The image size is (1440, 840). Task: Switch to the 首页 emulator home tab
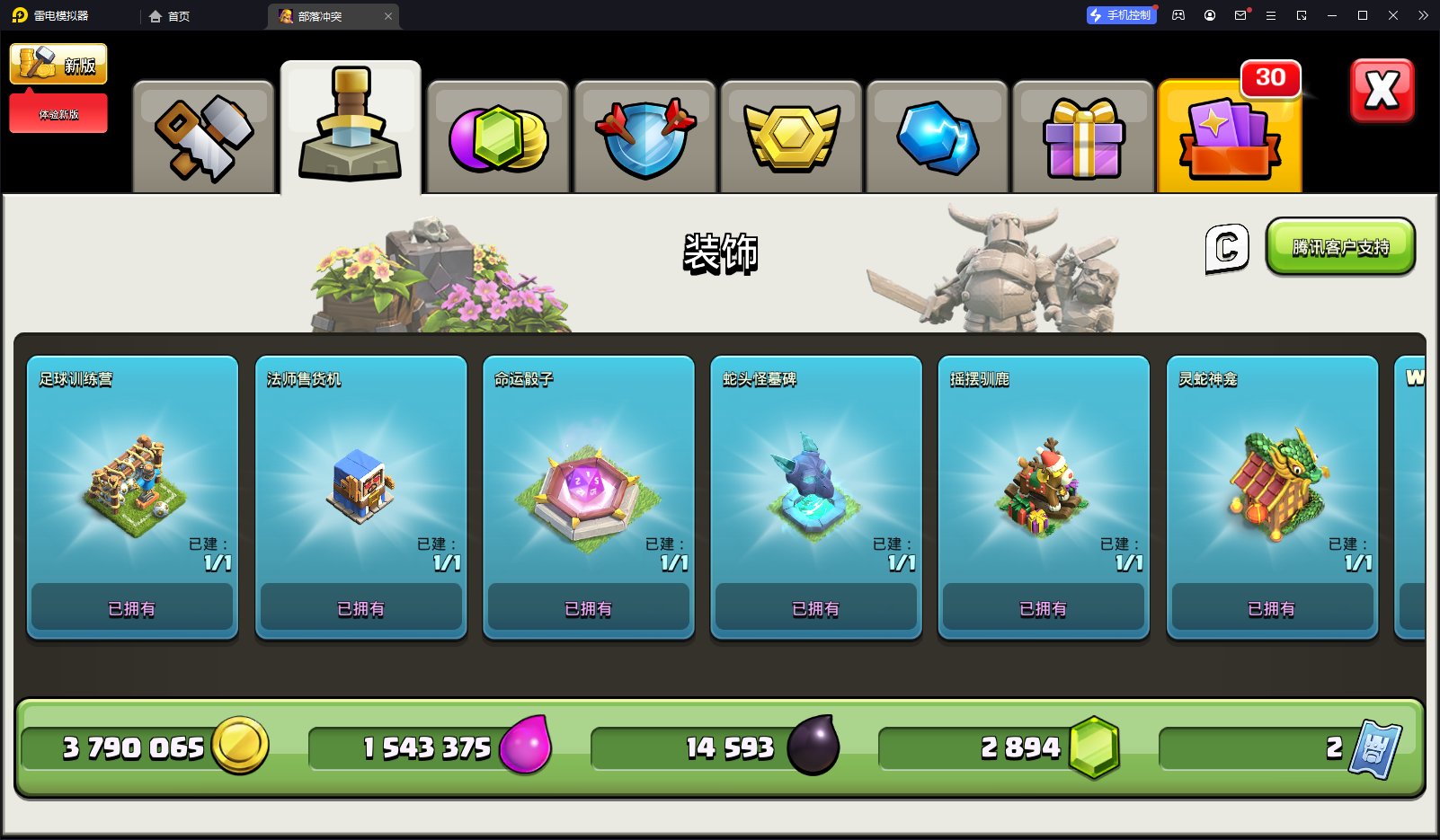coord(170,16)
